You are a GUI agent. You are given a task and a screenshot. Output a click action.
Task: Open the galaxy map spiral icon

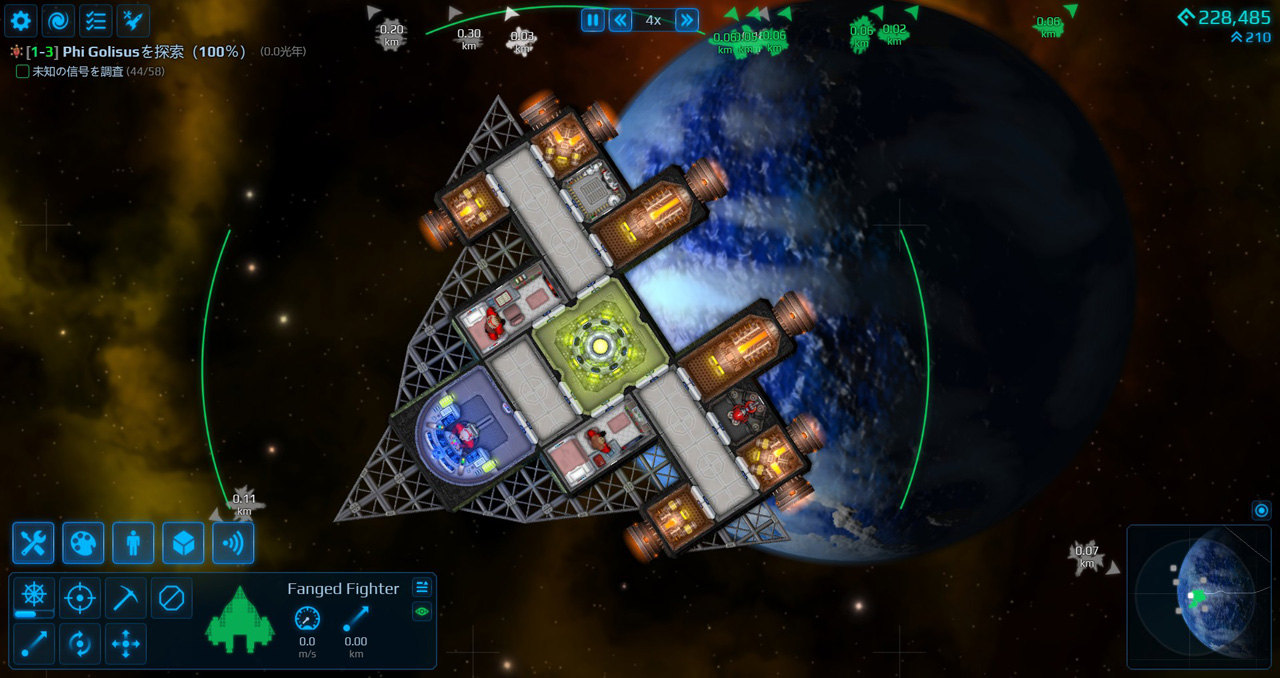pos(58,20)
